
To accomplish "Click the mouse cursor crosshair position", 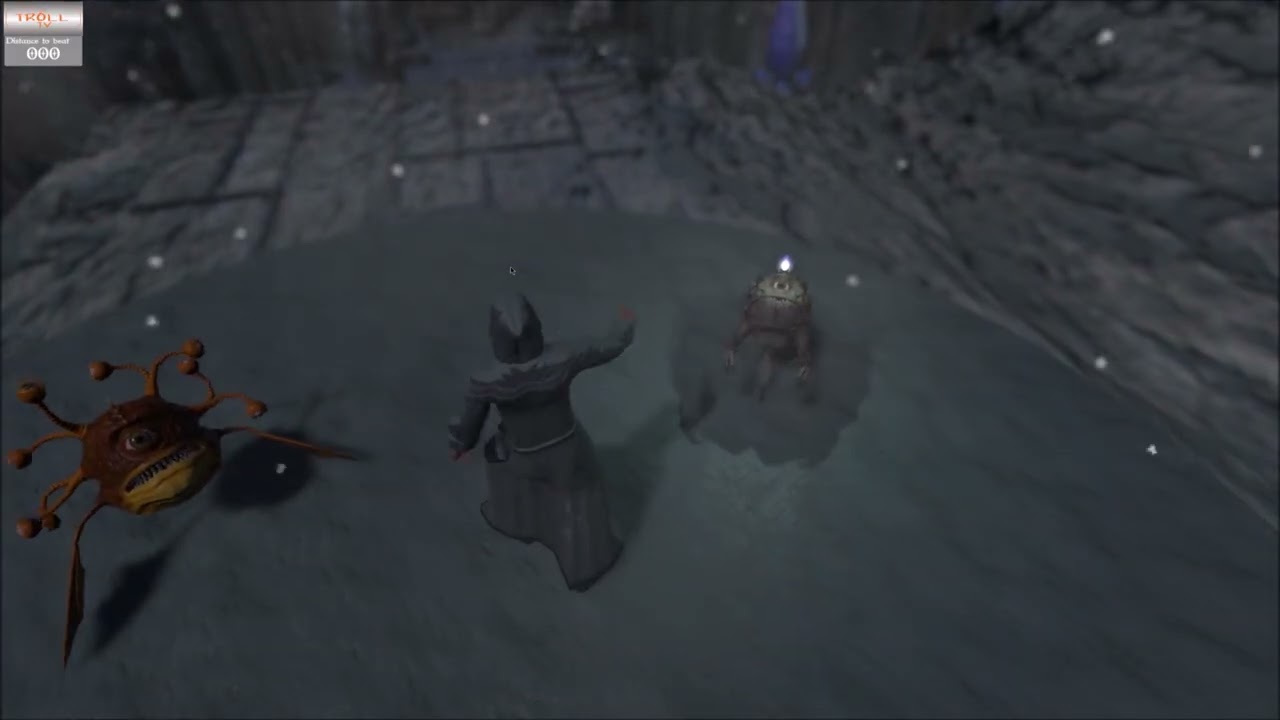I will 511,270.
